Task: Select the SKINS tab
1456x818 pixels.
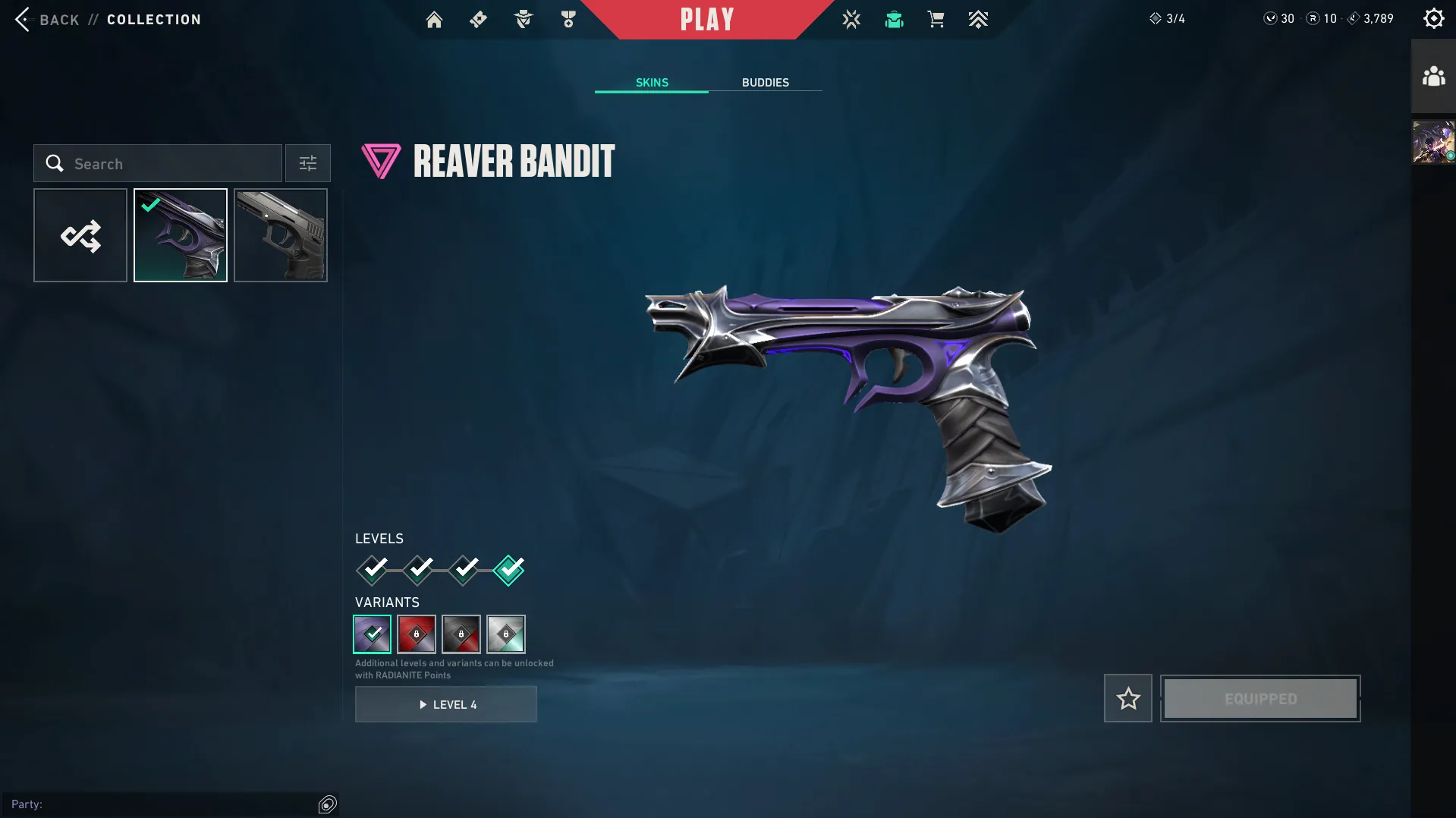Action: pos(650,83)
